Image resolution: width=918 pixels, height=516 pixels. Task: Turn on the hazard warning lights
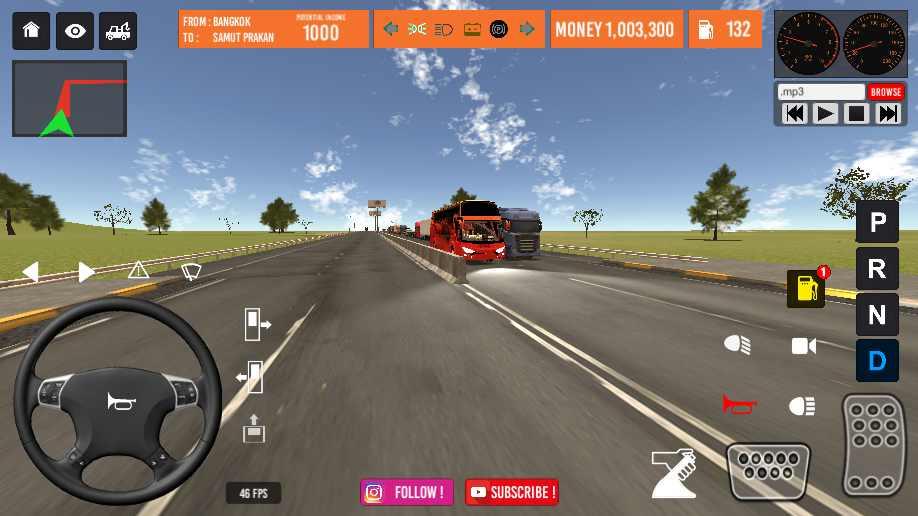click(x=138, y=270)
